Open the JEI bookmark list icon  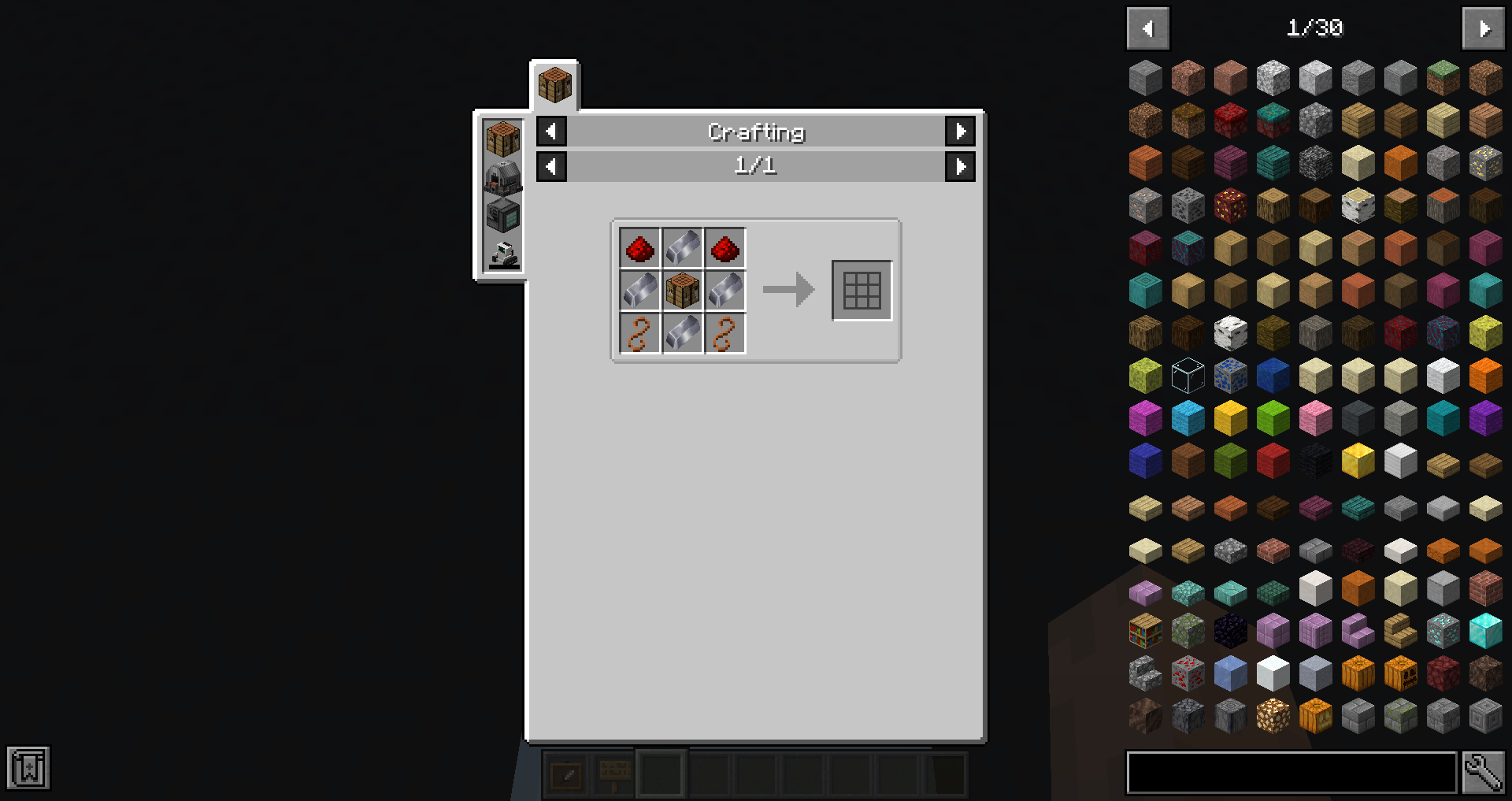click(29, 767)
